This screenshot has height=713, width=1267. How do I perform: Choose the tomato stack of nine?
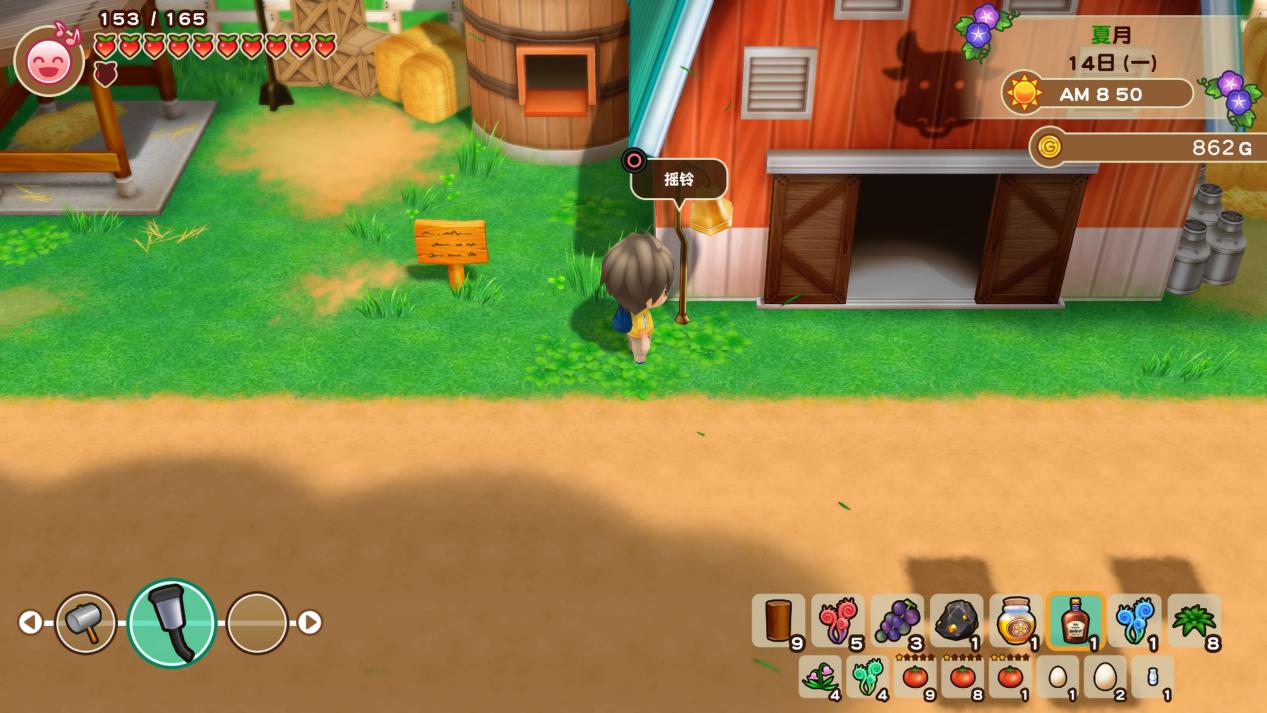[x=915, y=677]
